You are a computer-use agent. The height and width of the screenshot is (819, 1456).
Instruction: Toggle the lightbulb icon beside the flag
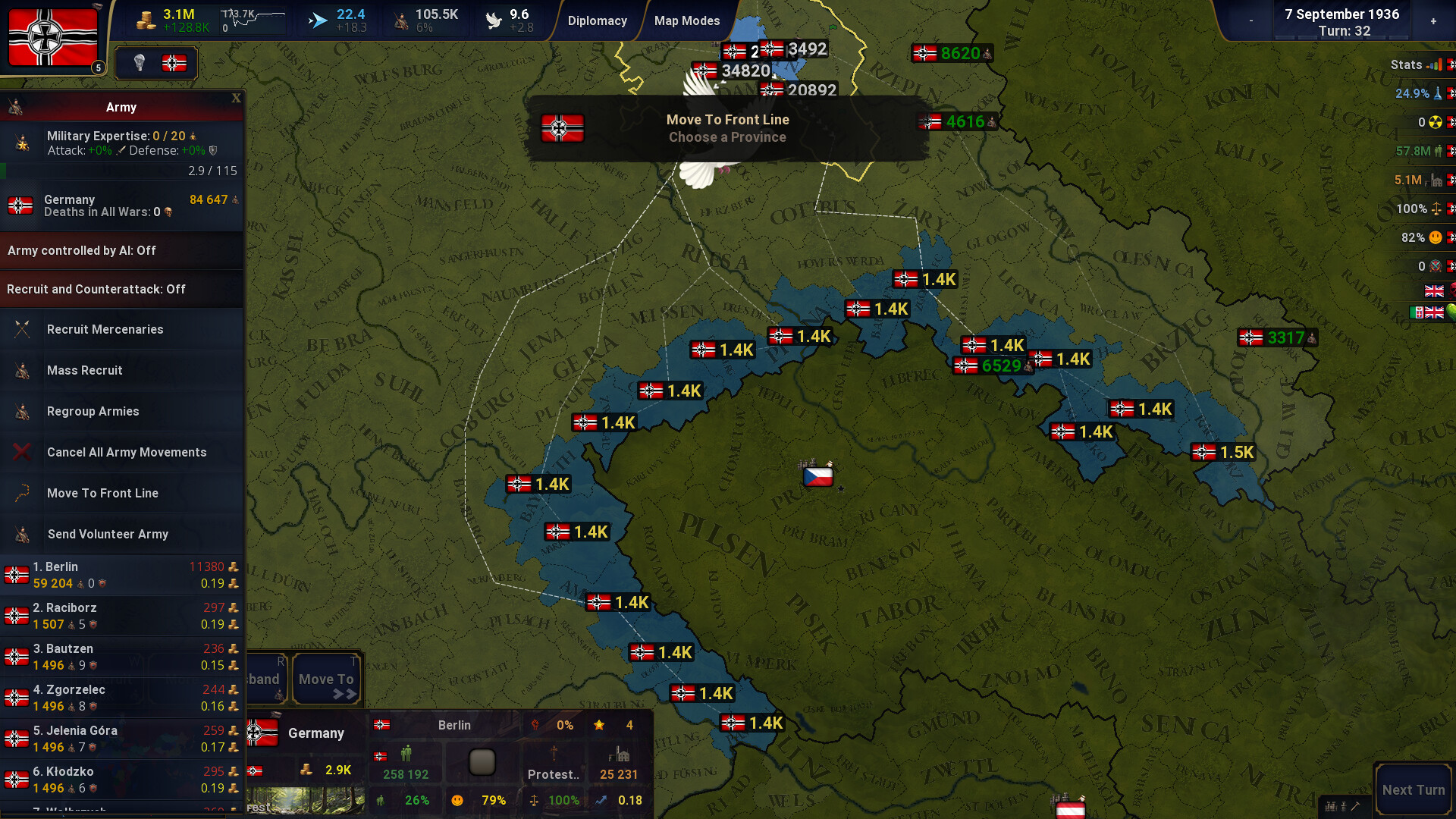click(138, 64)
